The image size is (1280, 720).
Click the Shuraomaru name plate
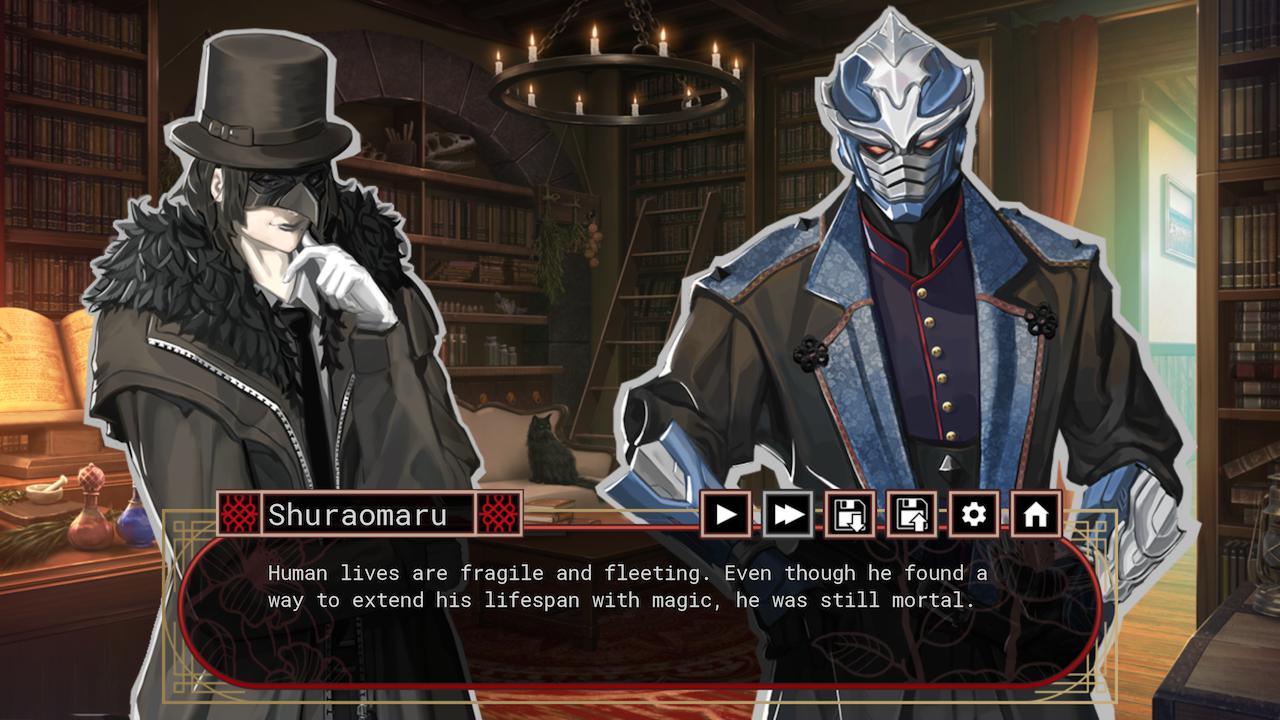pos(370,513)
